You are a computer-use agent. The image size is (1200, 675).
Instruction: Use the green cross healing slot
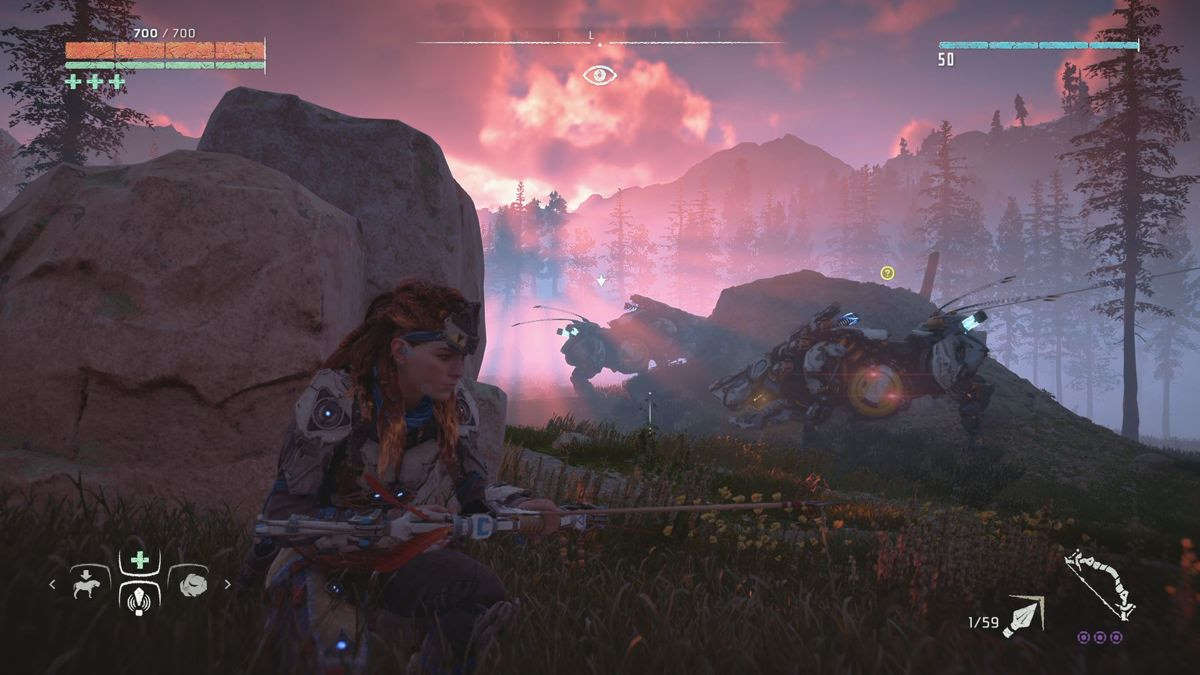point(140,560)
